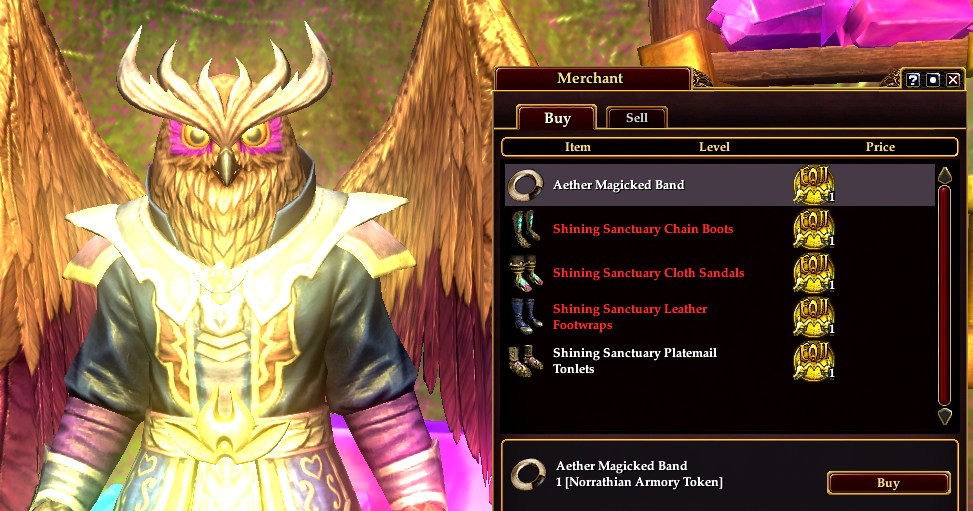Select the Buy tab
Screen dimensions: 973x511
(557, 118)
